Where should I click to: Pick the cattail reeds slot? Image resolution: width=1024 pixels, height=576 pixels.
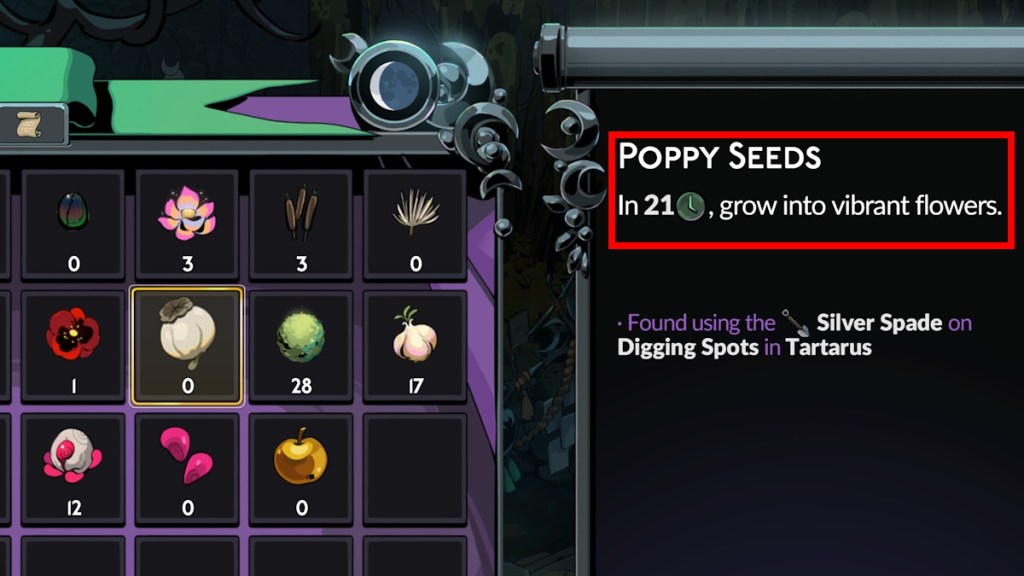coord(301,223)
